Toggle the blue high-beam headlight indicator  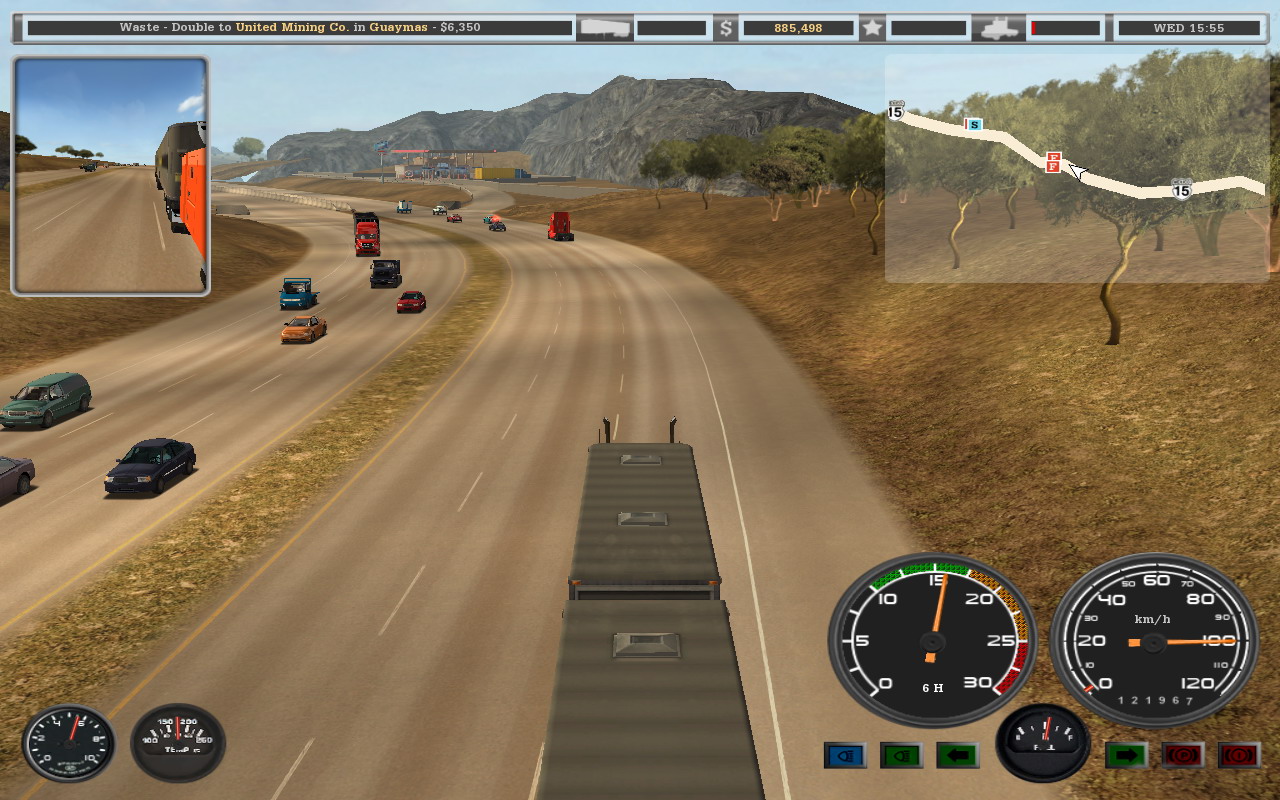845,755
